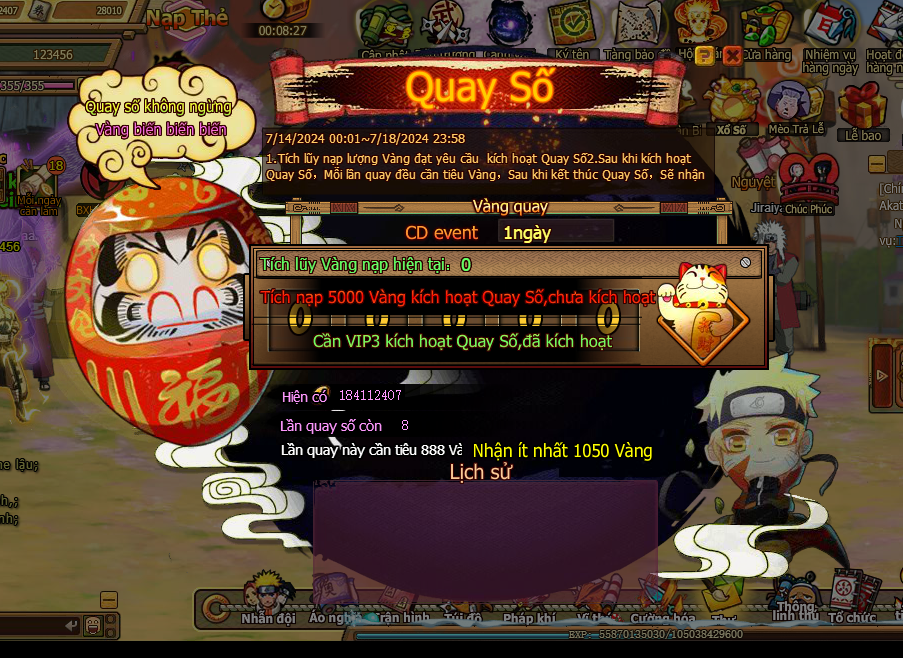Open the Xổ Số lucky cat icon

(731, 106)
